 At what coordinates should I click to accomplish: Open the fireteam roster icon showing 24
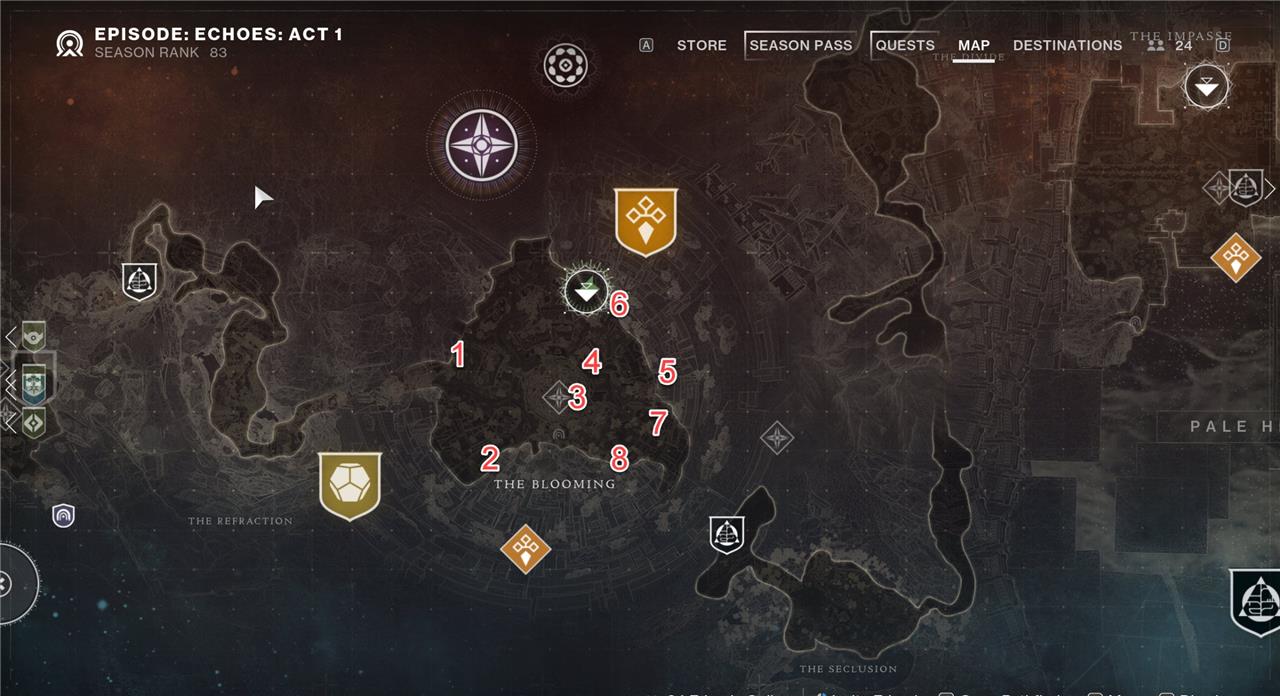pos(1169,45)
